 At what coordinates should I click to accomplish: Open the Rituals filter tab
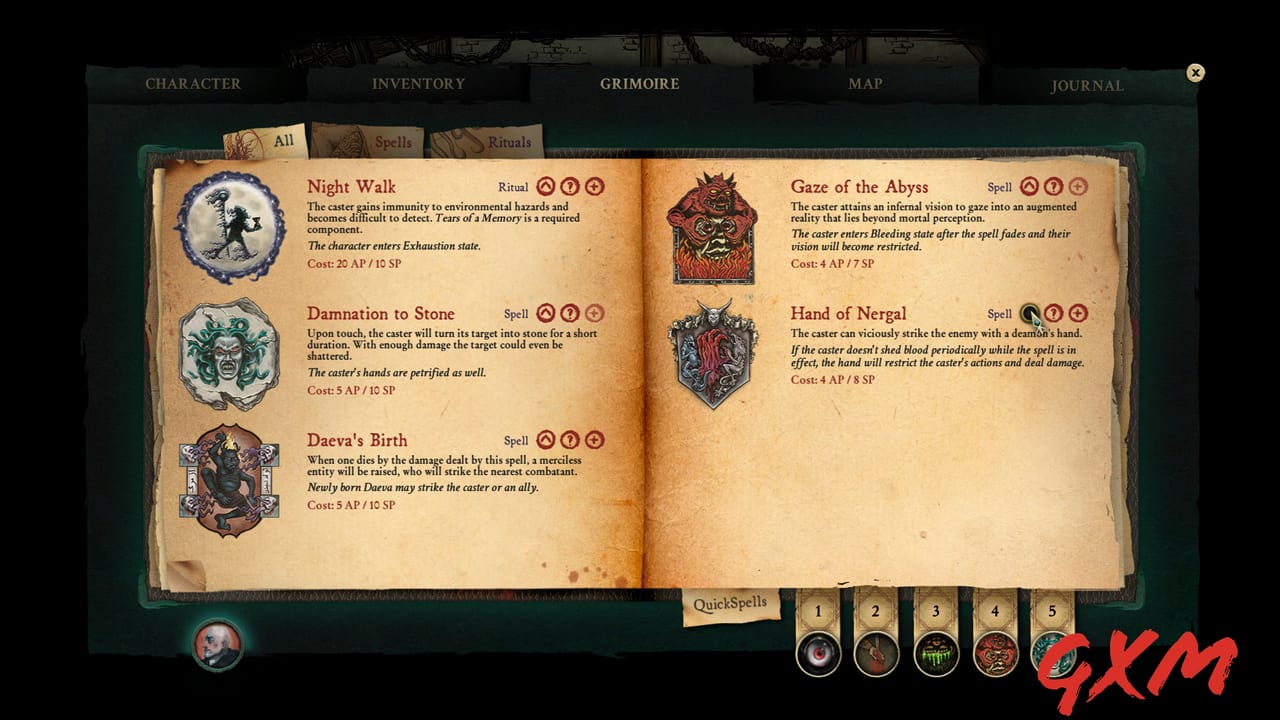tap(510, 141)
